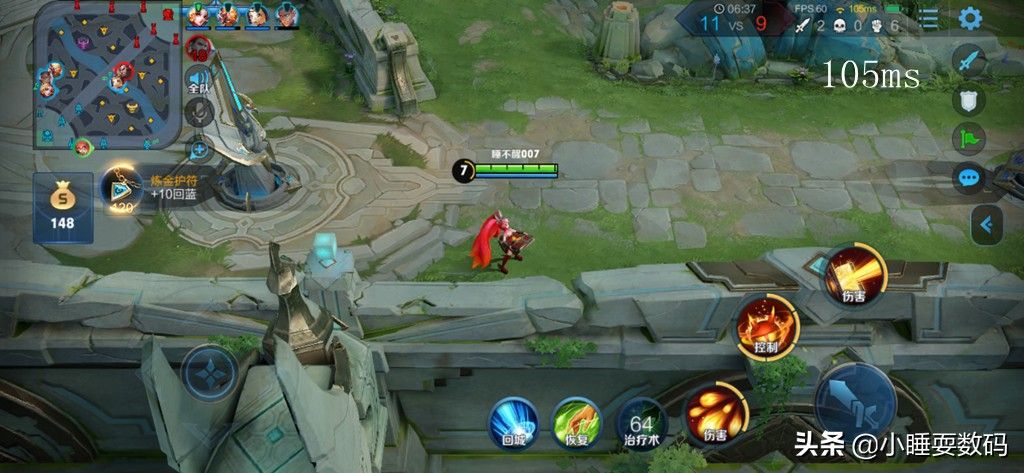Cast the 治疗术 heal spell on cooldown

pyautogui.click(x=641, y=420)
